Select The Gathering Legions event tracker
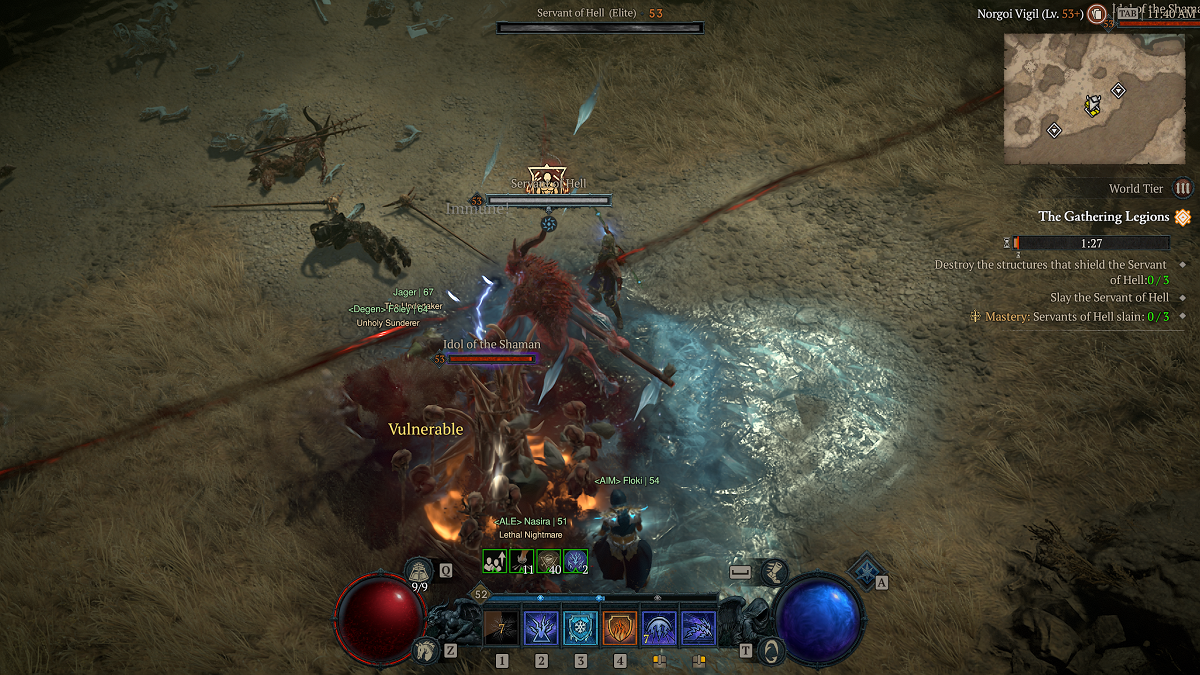The height and width of the screenshot is (675, 1200). tap(1103, 216)
